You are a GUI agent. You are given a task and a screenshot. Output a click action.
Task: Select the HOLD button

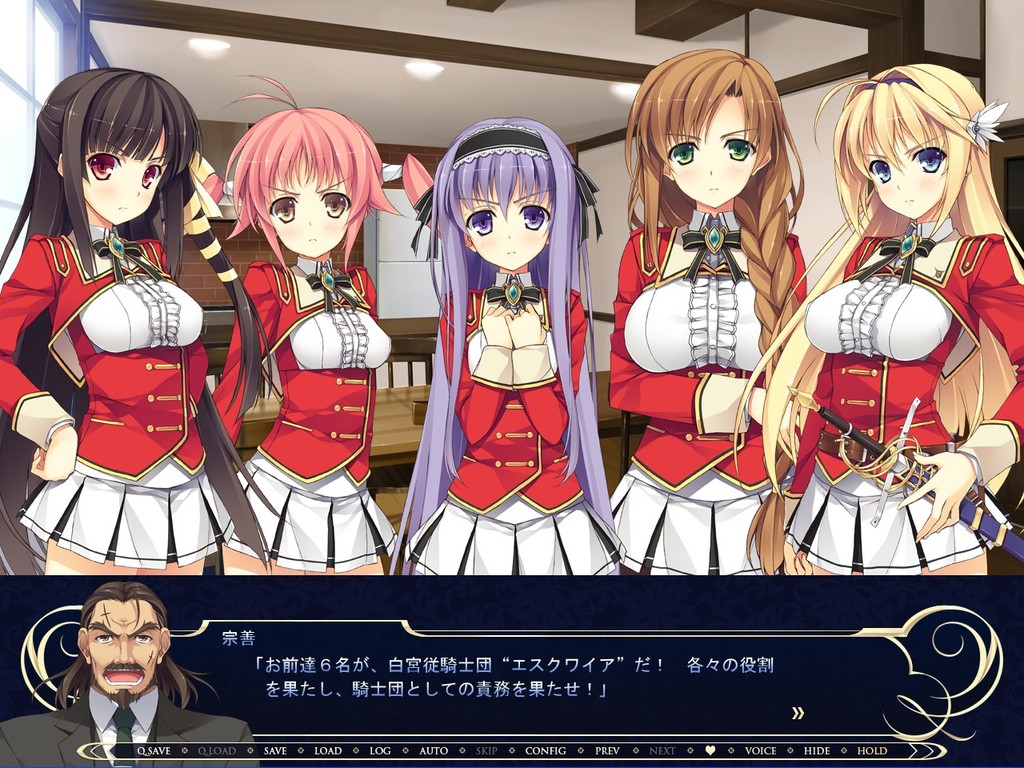coord(872,750)
